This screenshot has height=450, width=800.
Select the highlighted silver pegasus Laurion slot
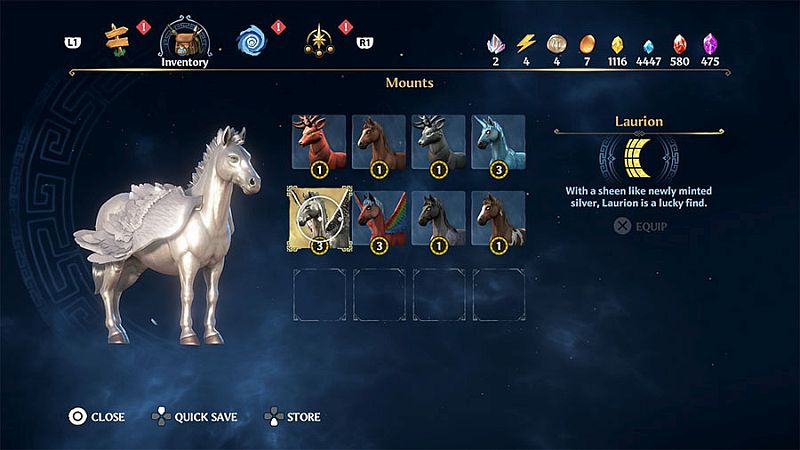coord(319,217)
